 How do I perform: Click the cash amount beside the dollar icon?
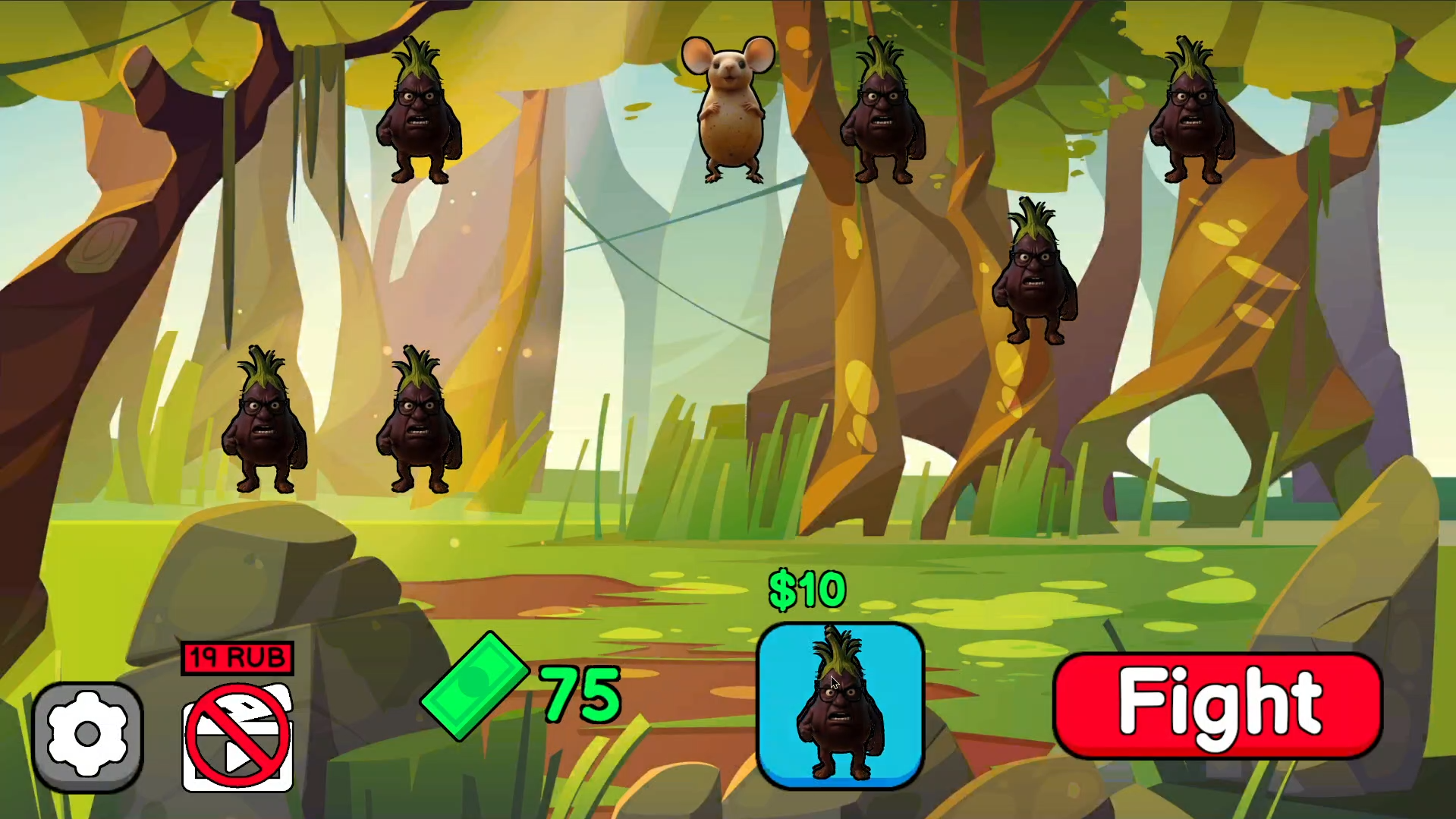pos(578,691)
